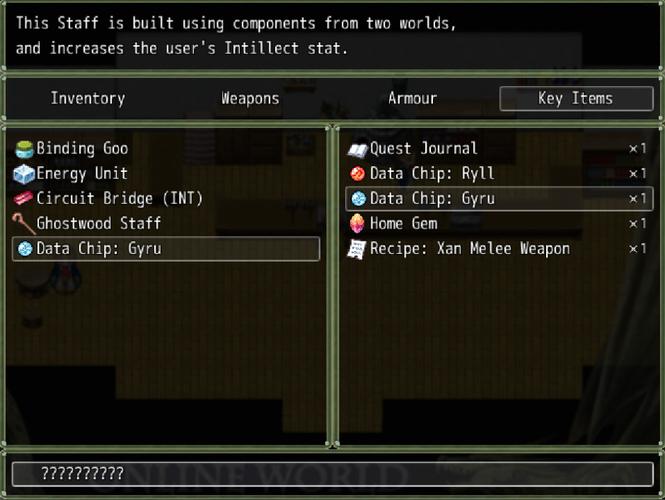Click the Ghostwood Staff entry
Image resolution: width=665 pixels, height=500 pixels.
point(98,224)
